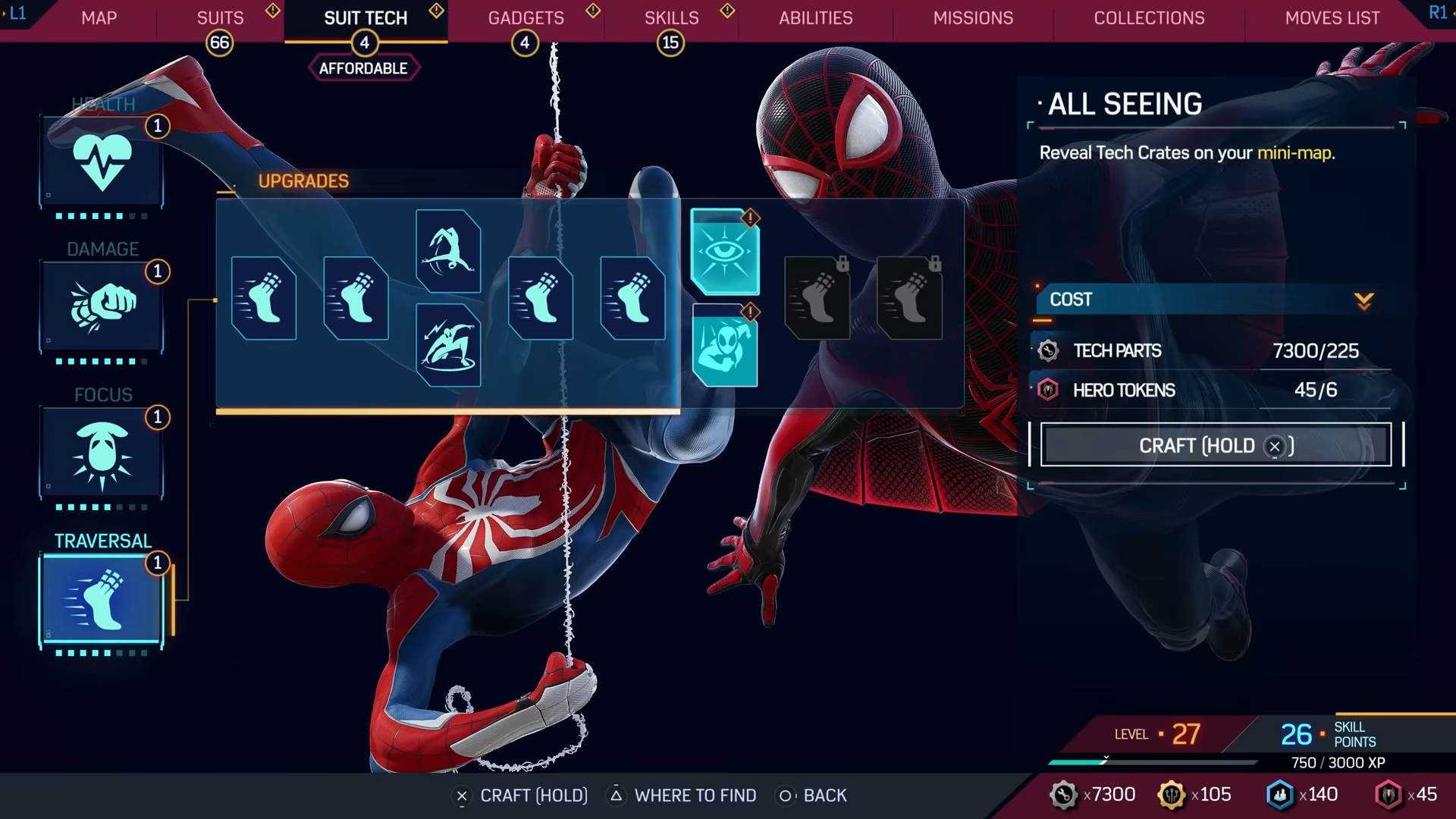1456x819 pixels.
Task: Click the Hero Tokens currency icon
Action: [1049, 390]
